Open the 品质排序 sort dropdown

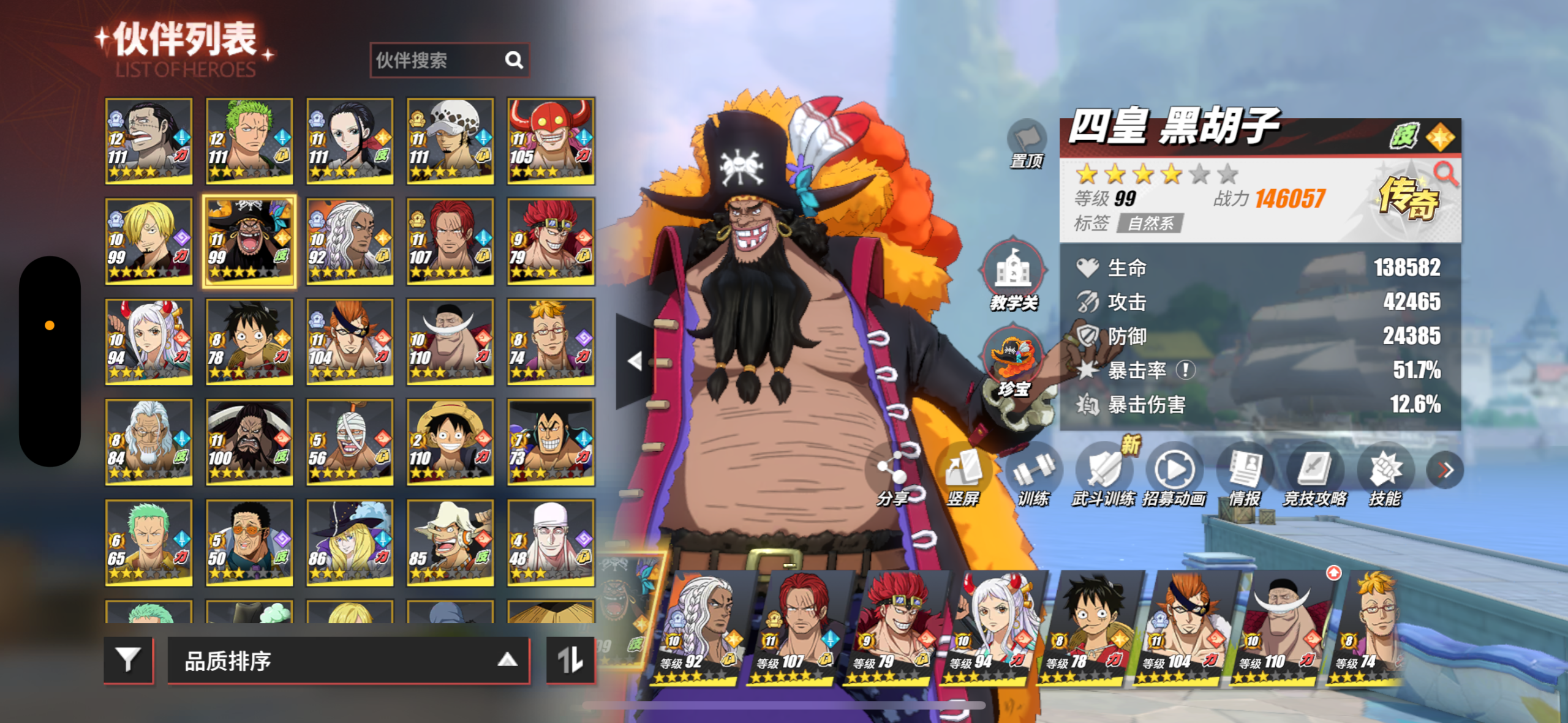(x=348, y=661)
